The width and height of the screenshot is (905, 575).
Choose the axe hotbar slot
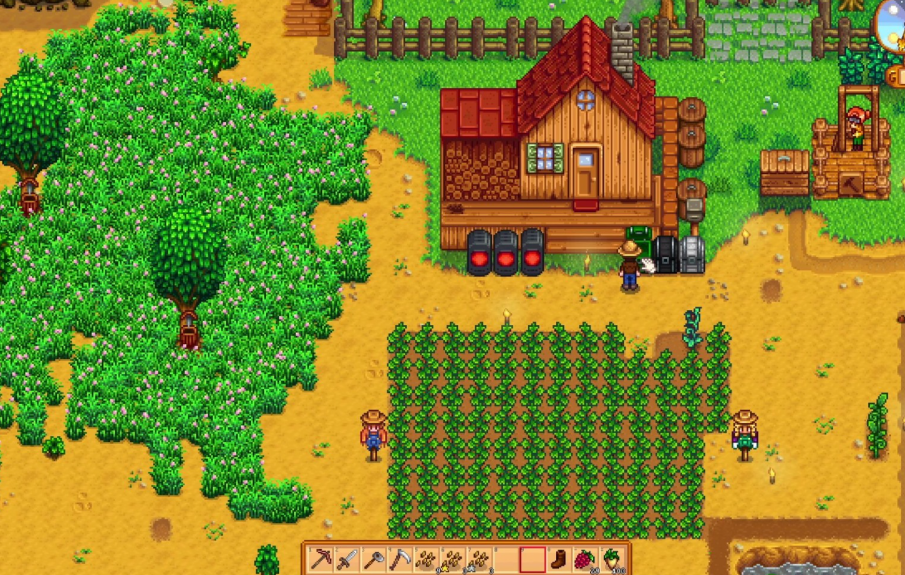point(374,559)
